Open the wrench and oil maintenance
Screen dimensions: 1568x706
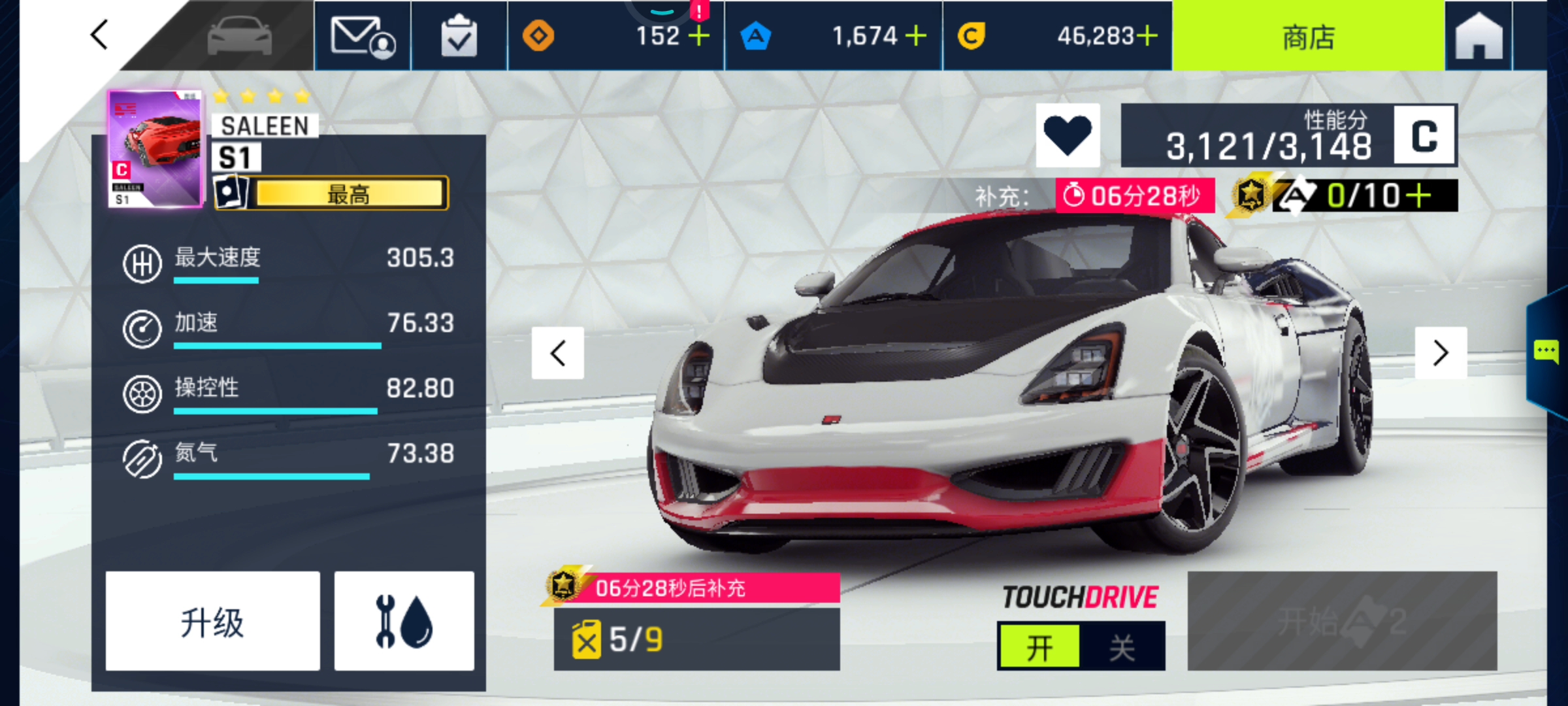click(x=404, y=621)
